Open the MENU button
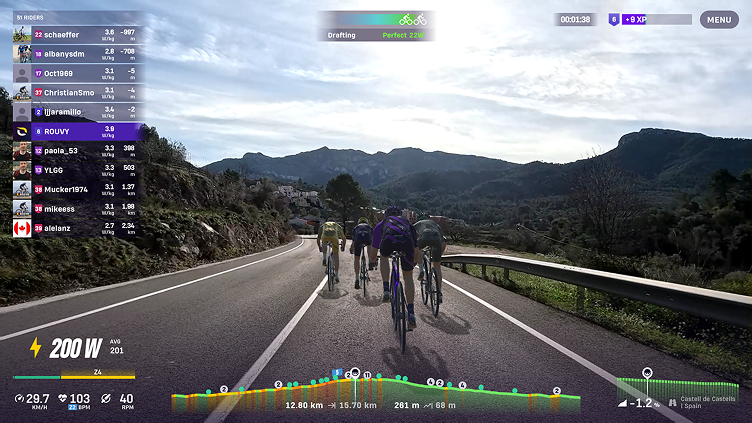752x423 pixels. point(718,19)
